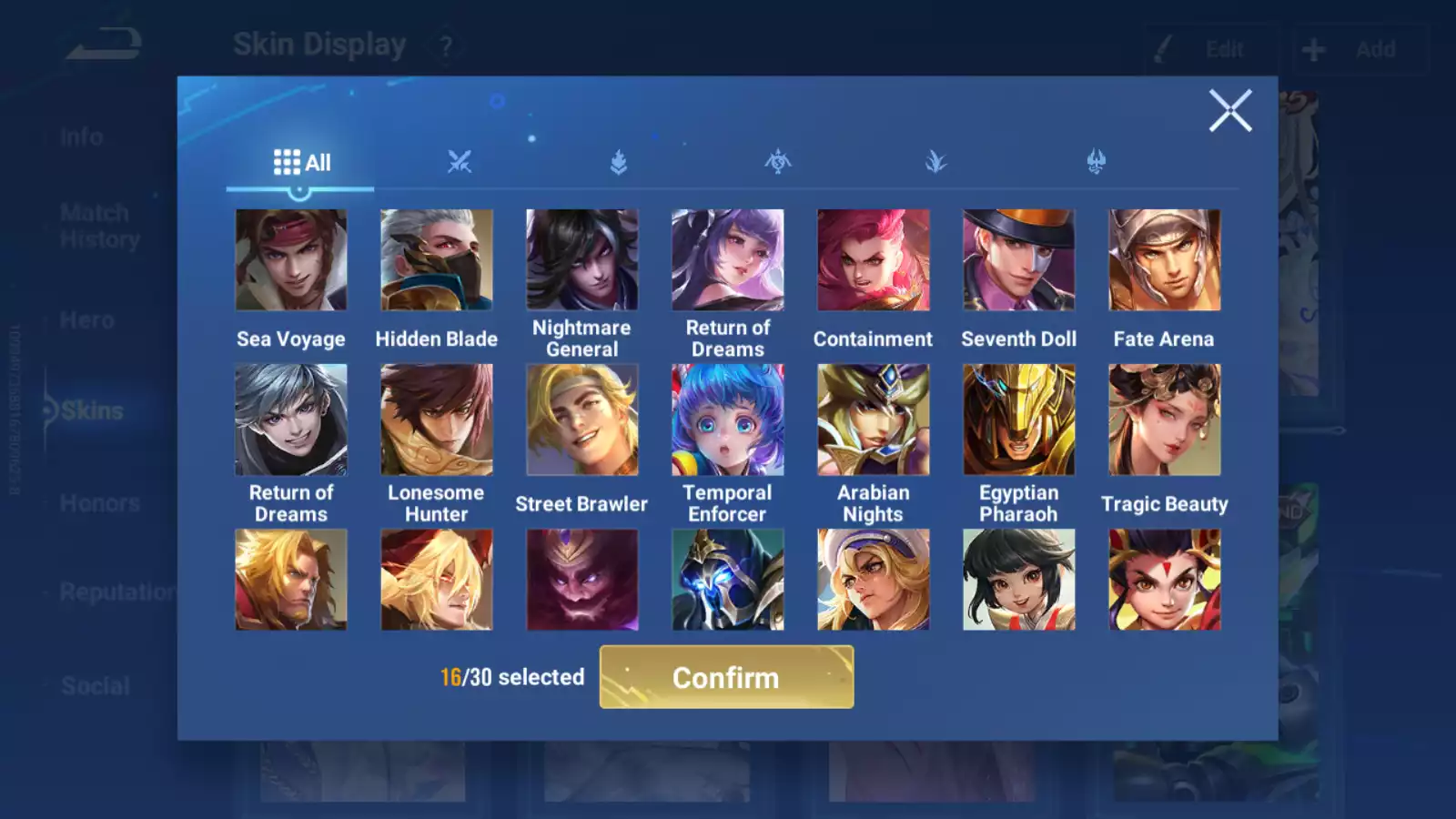The height and width of the screenshot is (819, 1456).
Task: Click the Egyptian Pharaoh portrait
Action: click(1019, 418)
